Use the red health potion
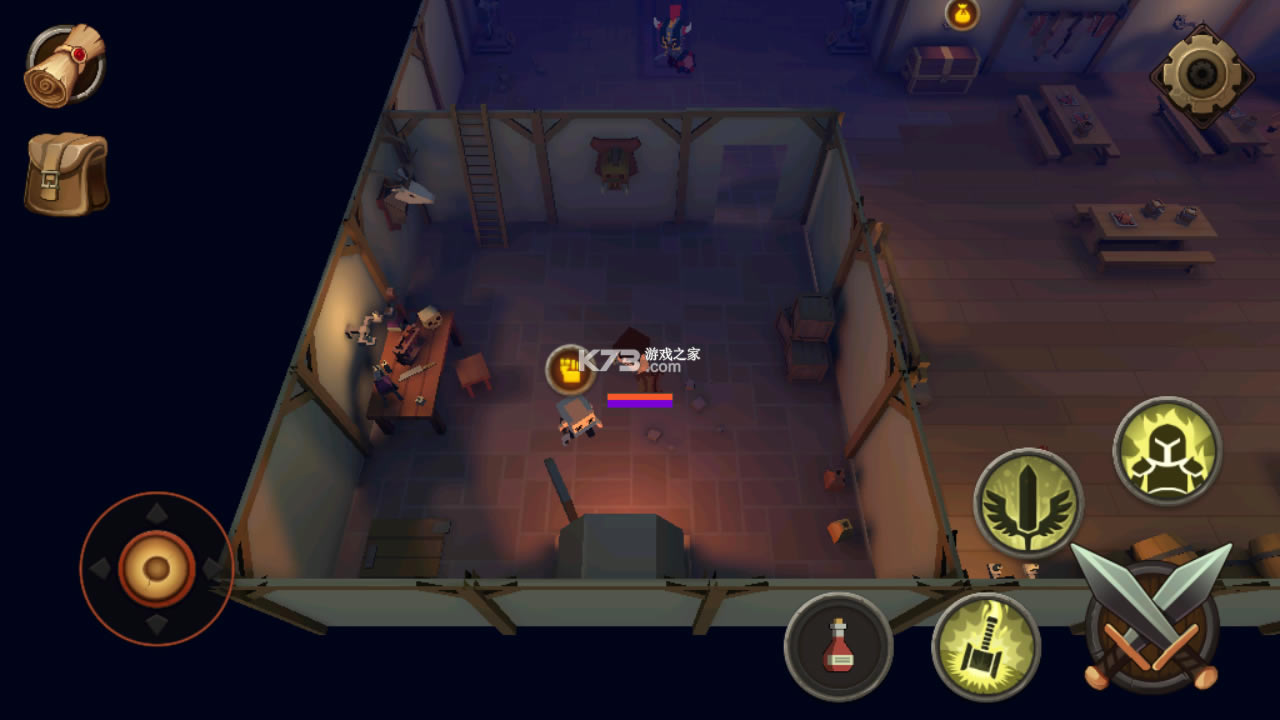The height and width of the screenshot is (720, 1280). point(838,646)
